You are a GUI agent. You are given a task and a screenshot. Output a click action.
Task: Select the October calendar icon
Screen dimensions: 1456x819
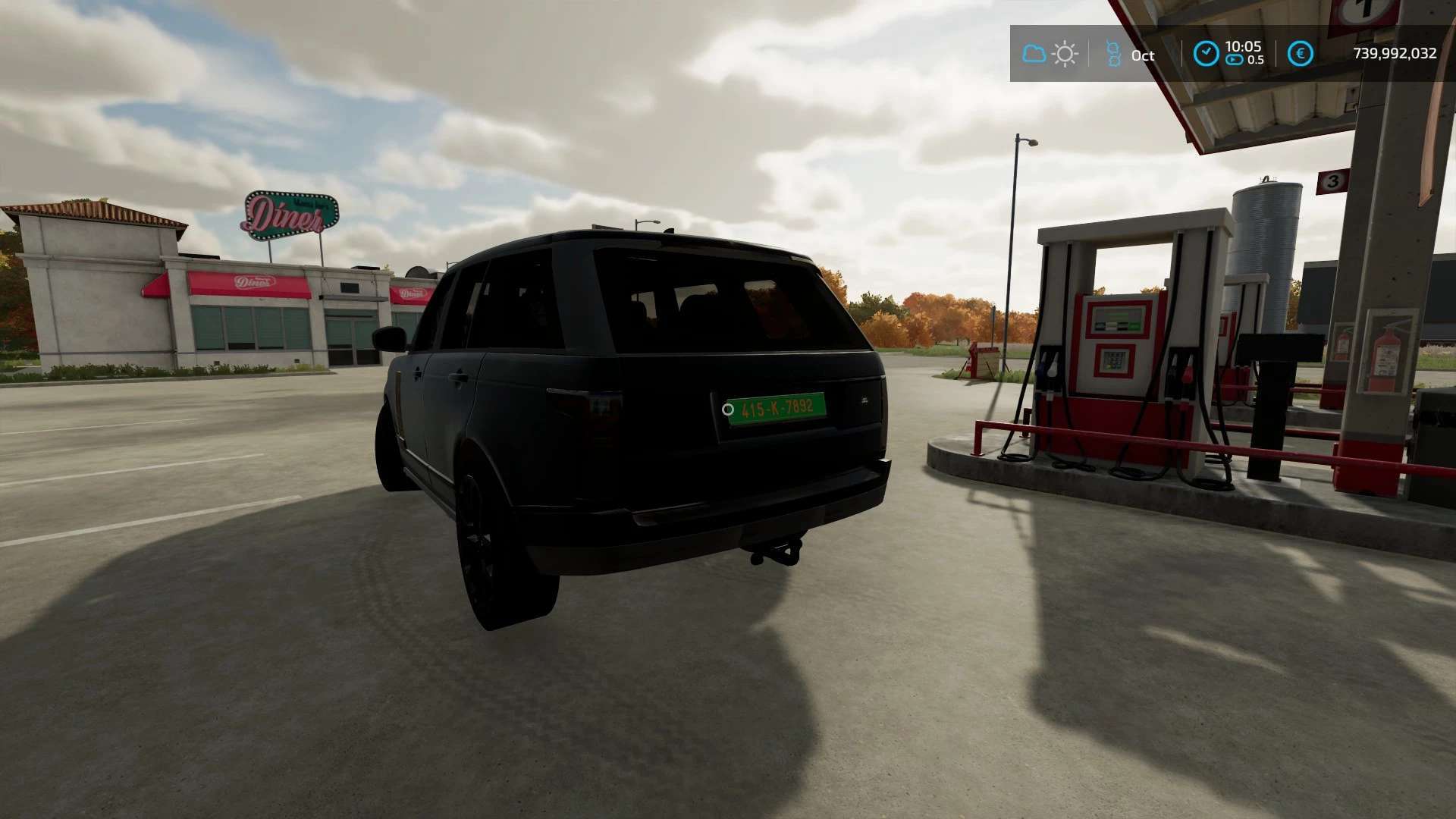(1113, 54)
